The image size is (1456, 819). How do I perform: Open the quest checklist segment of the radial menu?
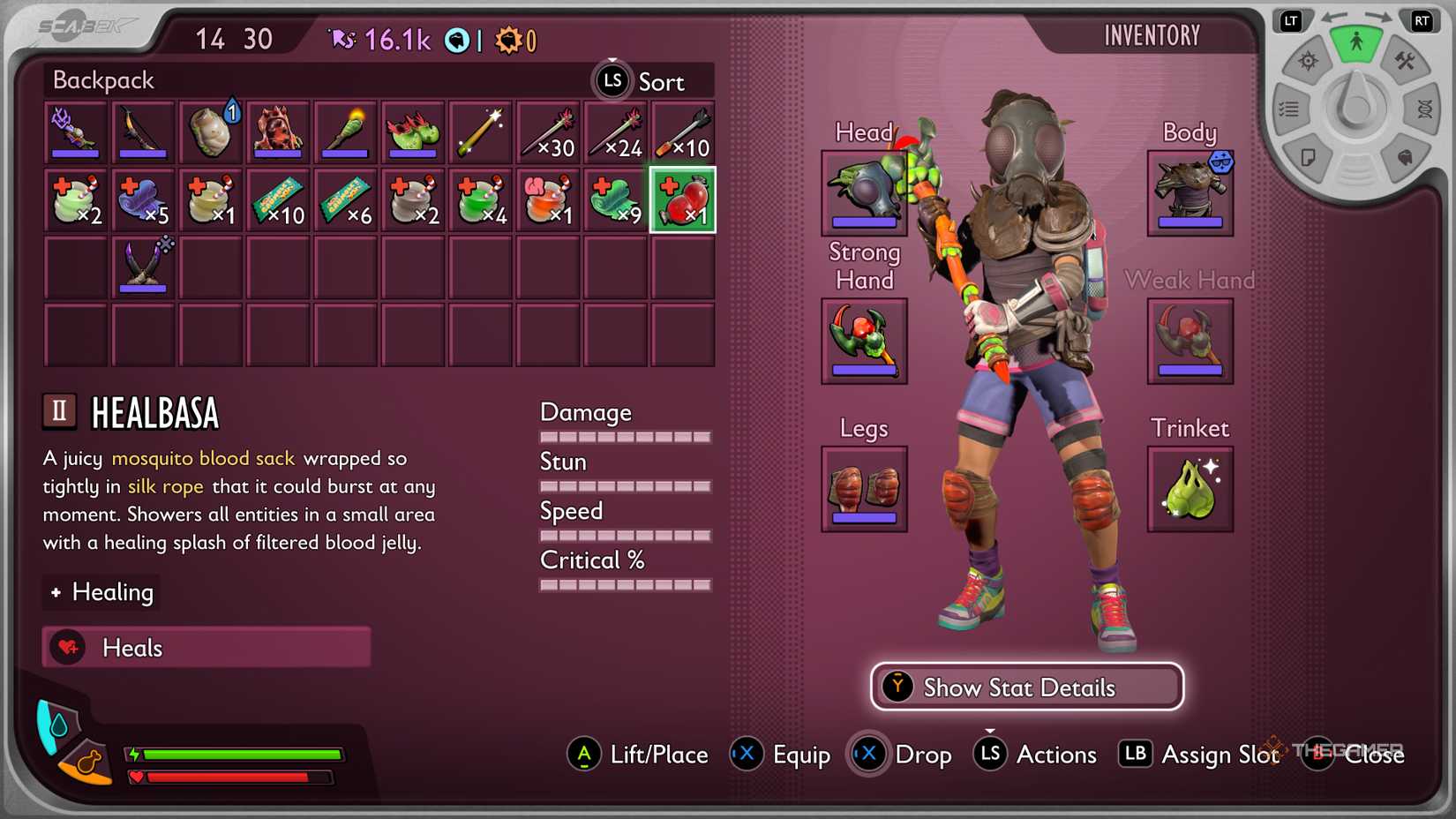1291,108
